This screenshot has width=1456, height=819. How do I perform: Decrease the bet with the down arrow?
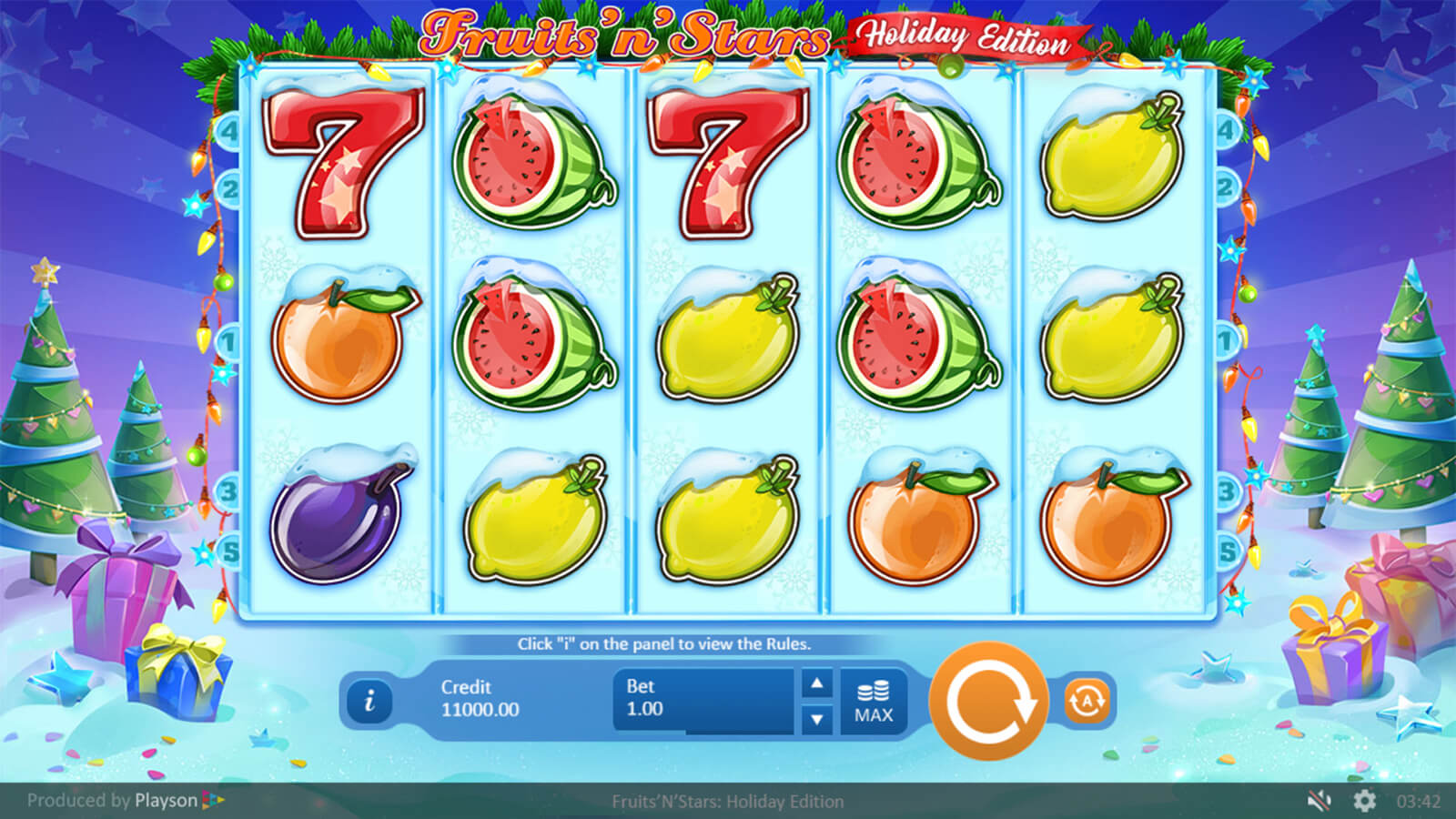coord(817,720)
